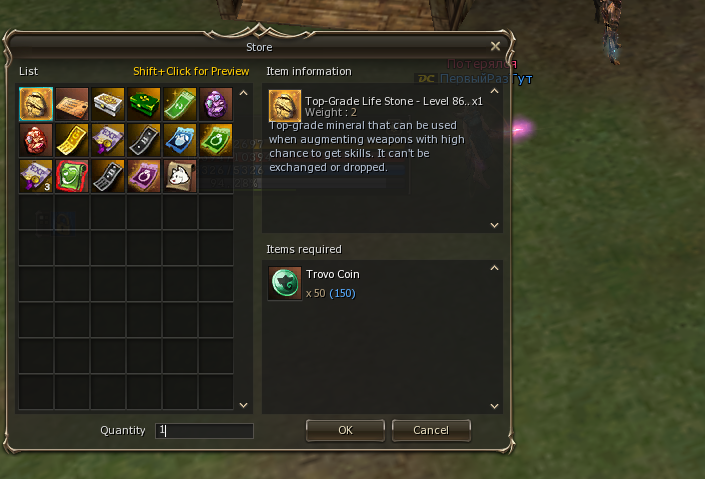Select the green clover box item
The height and width of the screenshot is (479, 705).
[144, 104]
